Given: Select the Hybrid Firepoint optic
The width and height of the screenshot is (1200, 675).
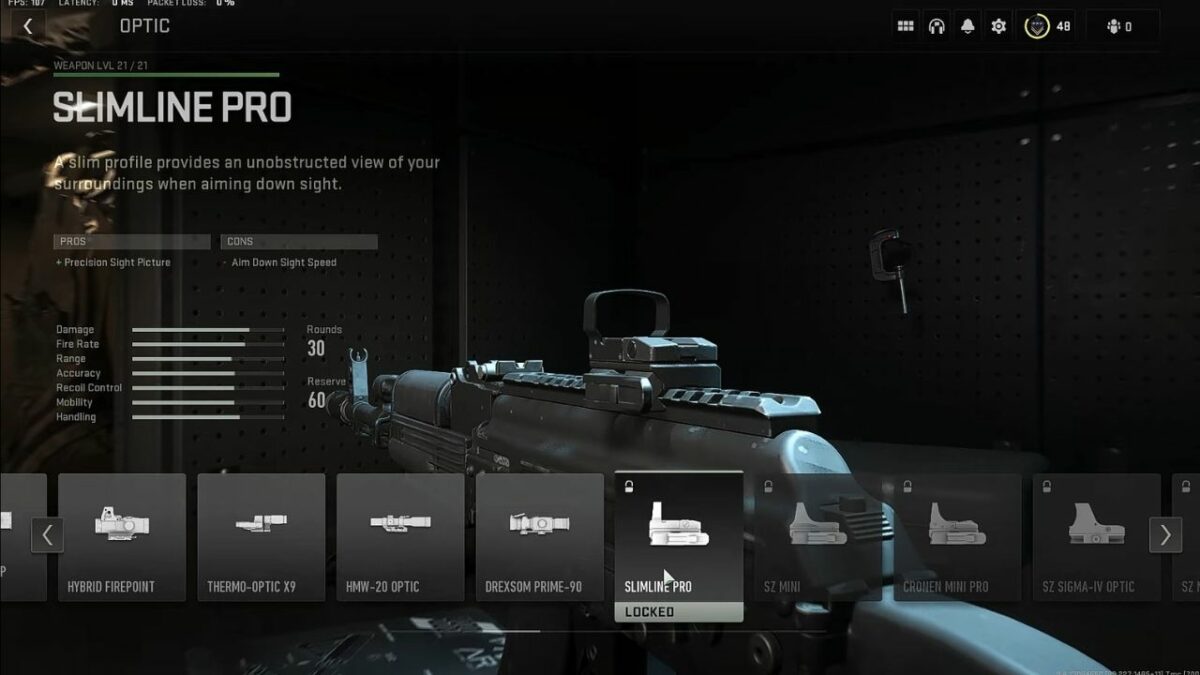Looking at the screenshot, I should (122, 537).
